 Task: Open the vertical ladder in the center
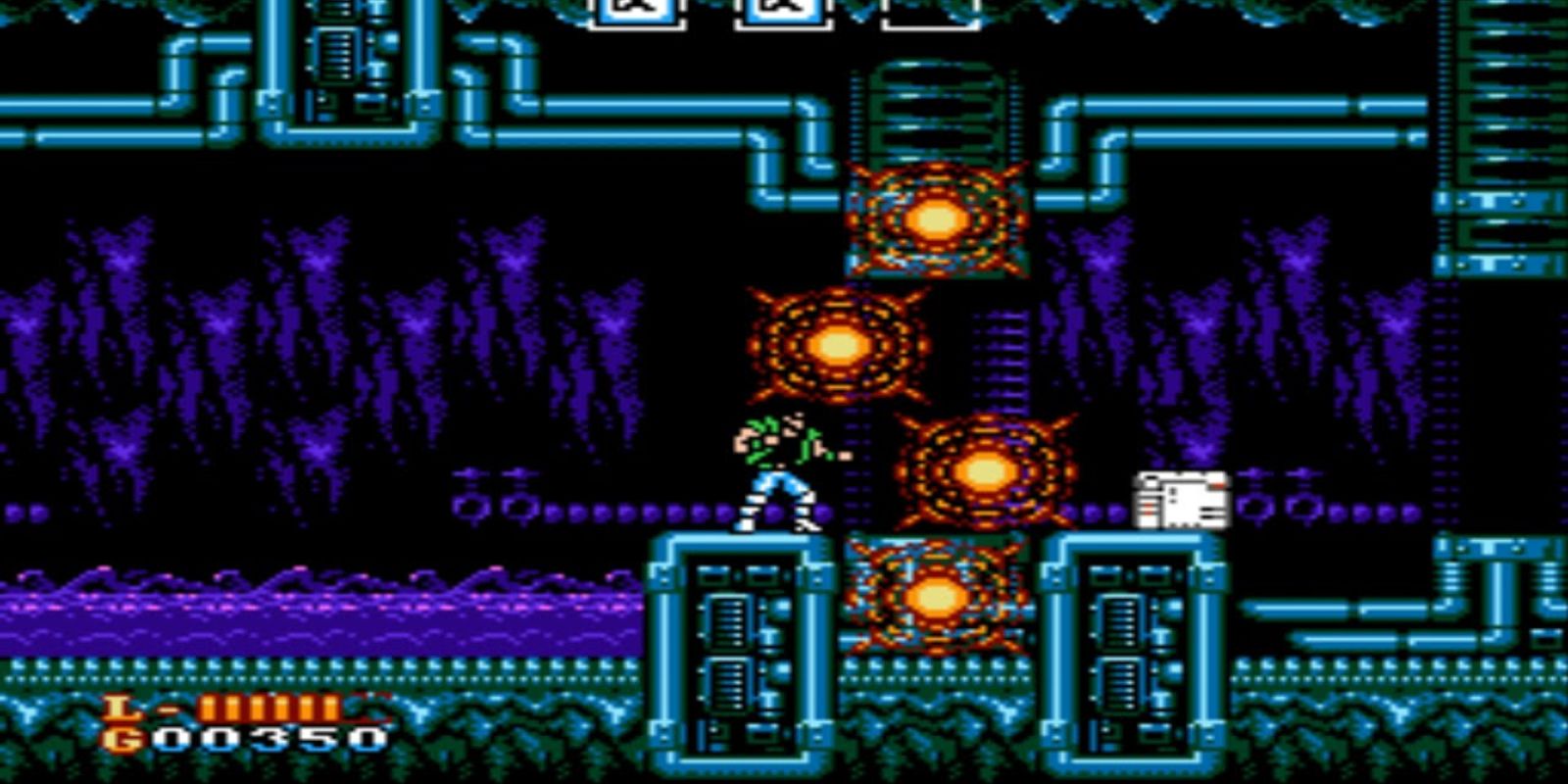[1002, 363]
